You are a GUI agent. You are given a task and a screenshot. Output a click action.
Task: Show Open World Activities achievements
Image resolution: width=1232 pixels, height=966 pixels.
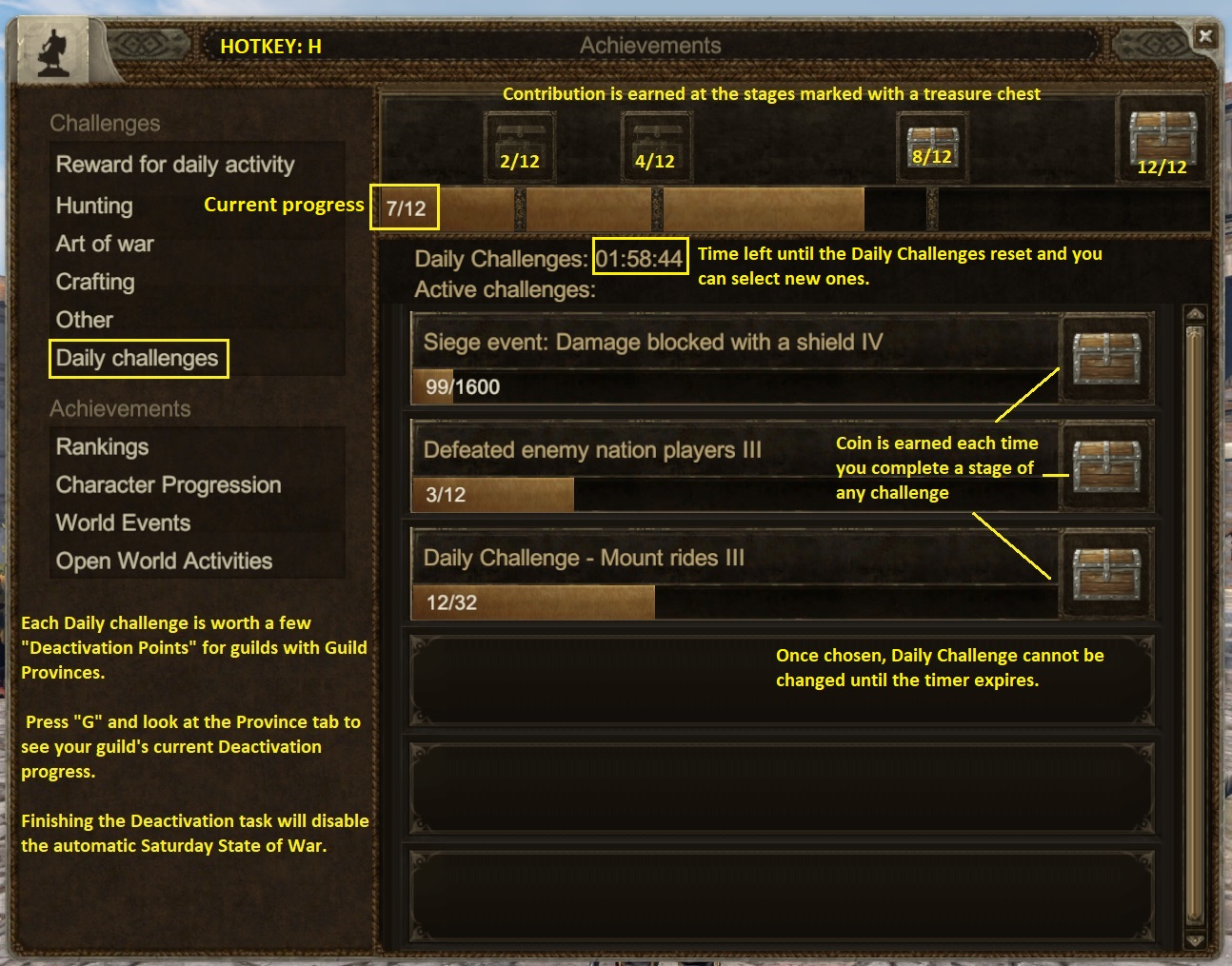(x=165, y=562)
